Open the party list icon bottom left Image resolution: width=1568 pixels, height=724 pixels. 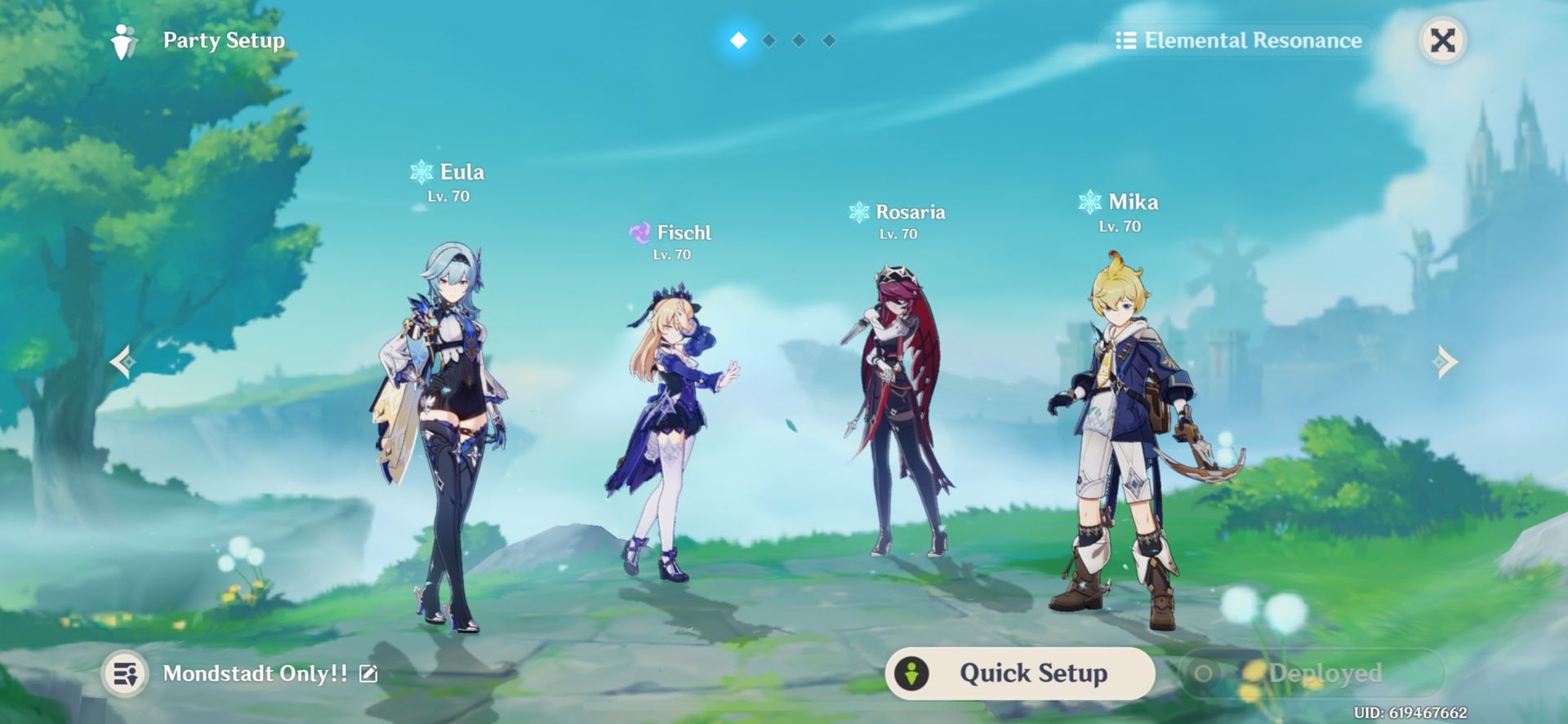click(124, 673)
